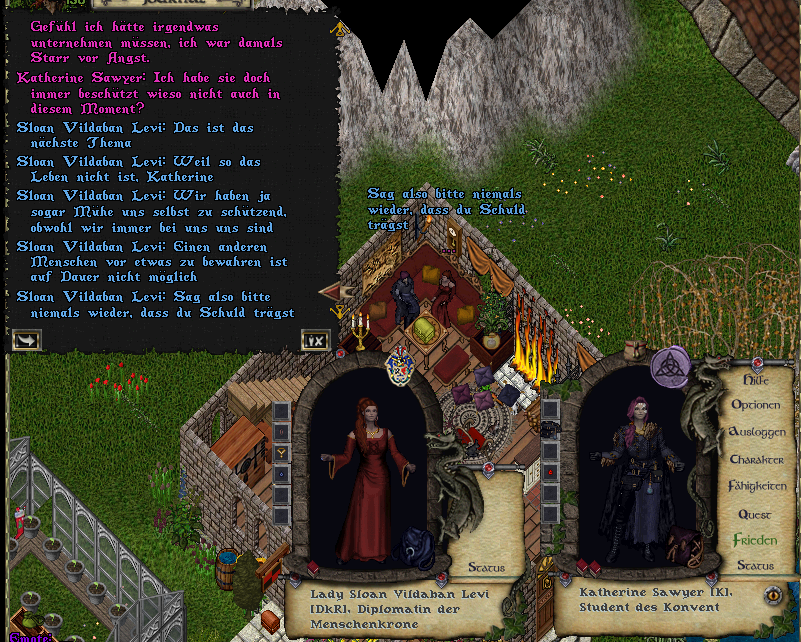Click Ausloggen to log out

coord(758,433)
